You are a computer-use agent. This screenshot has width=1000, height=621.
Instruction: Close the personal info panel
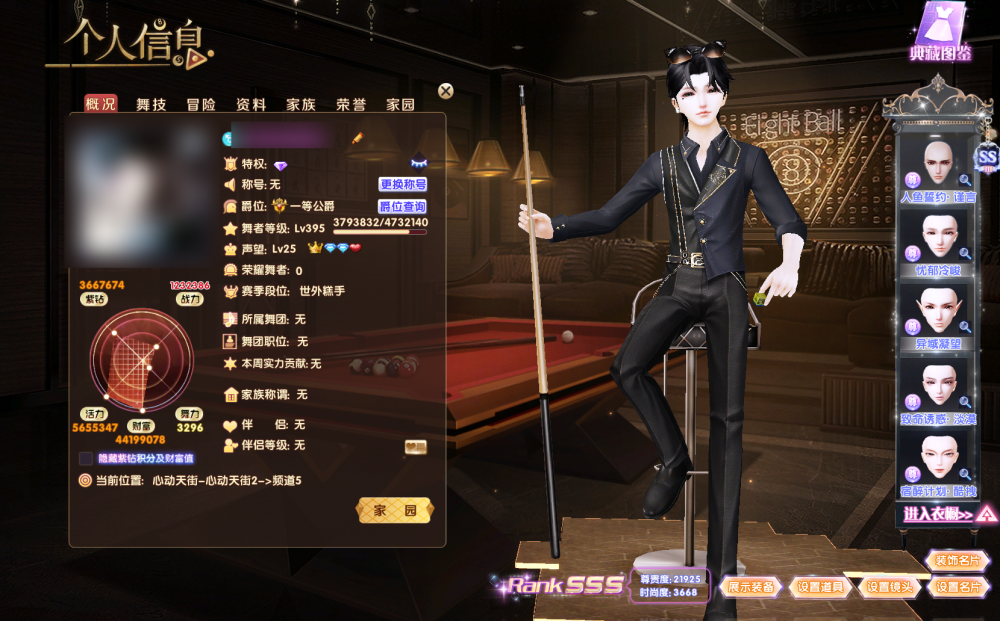pyautogui.click(x=446, y=91)
